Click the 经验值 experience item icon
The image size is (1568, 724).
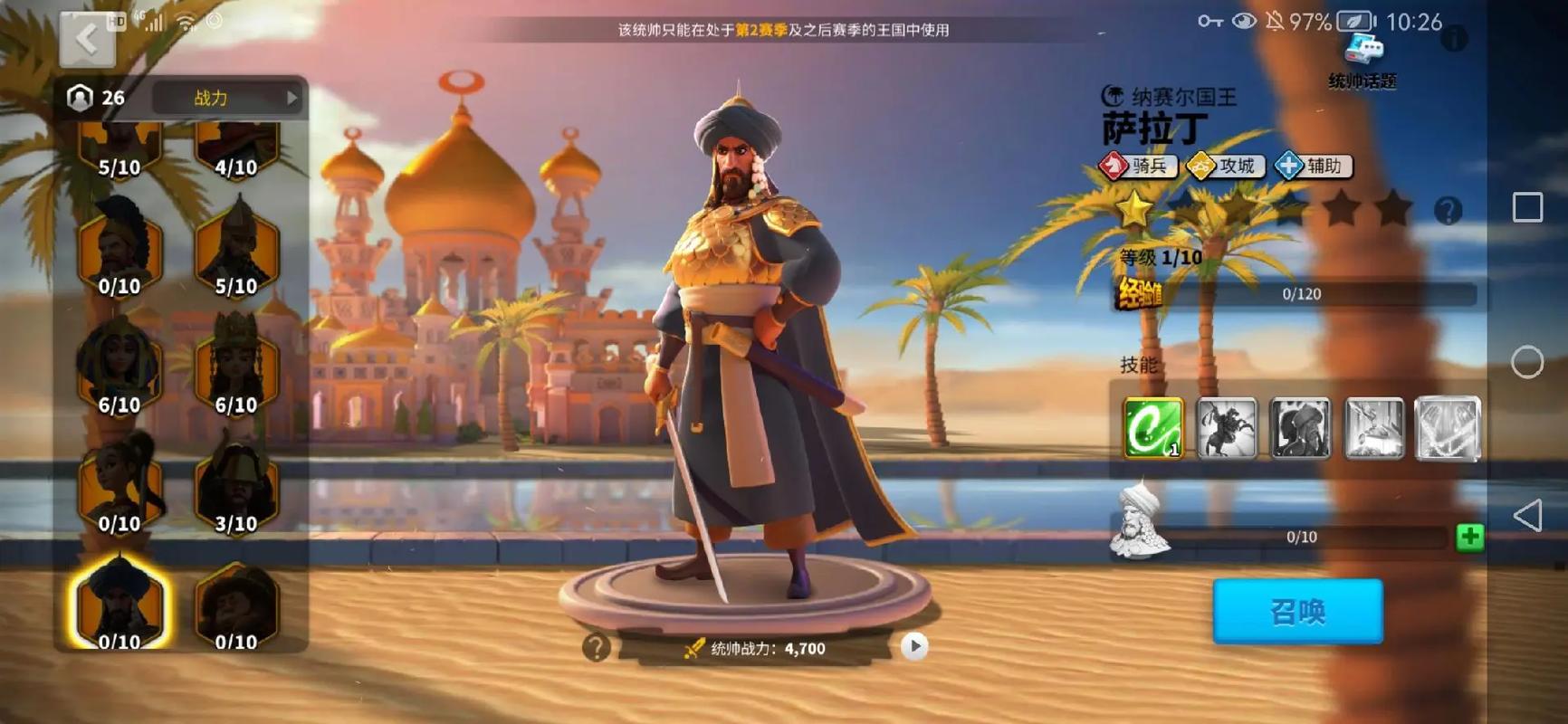pos(1140,293)
